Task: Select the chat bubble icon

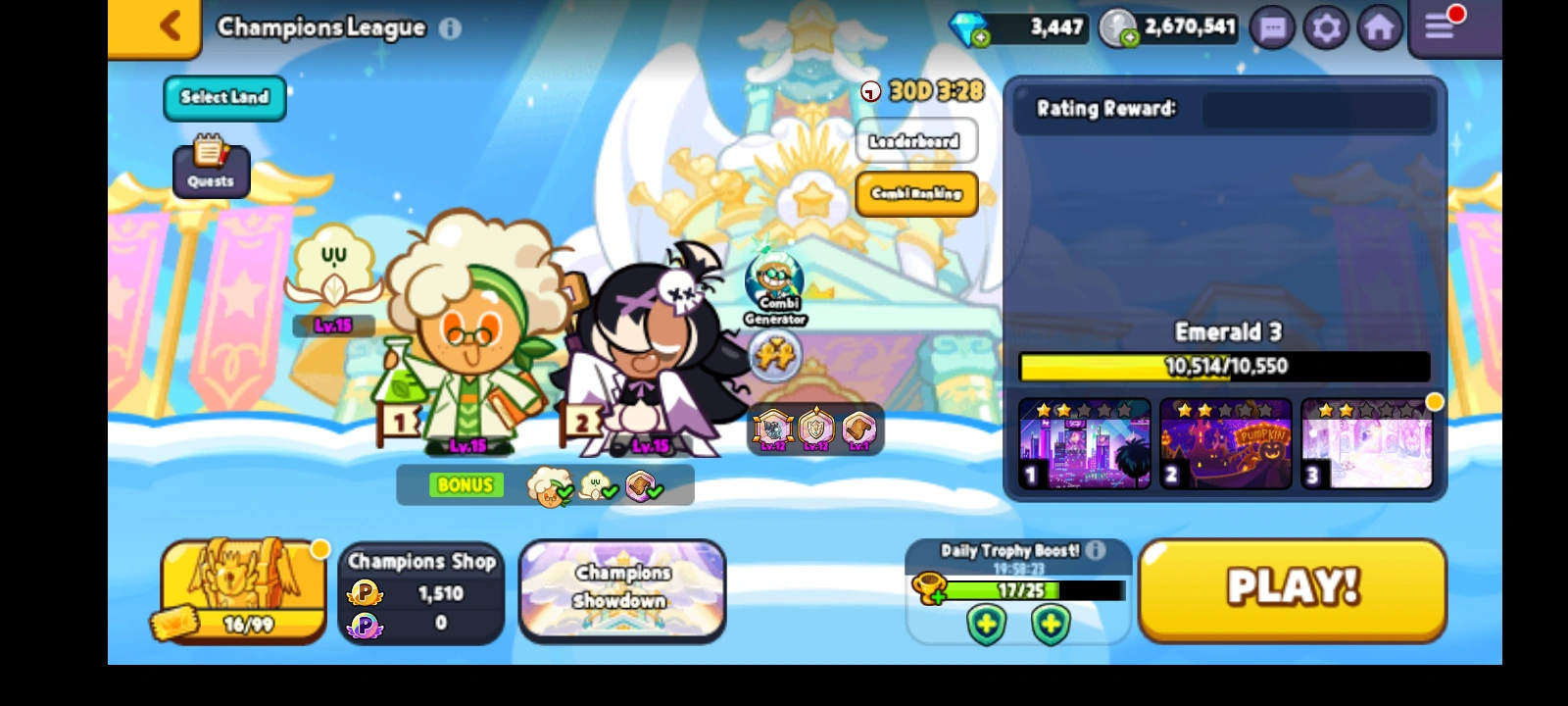Action: tap(1271, 27)
